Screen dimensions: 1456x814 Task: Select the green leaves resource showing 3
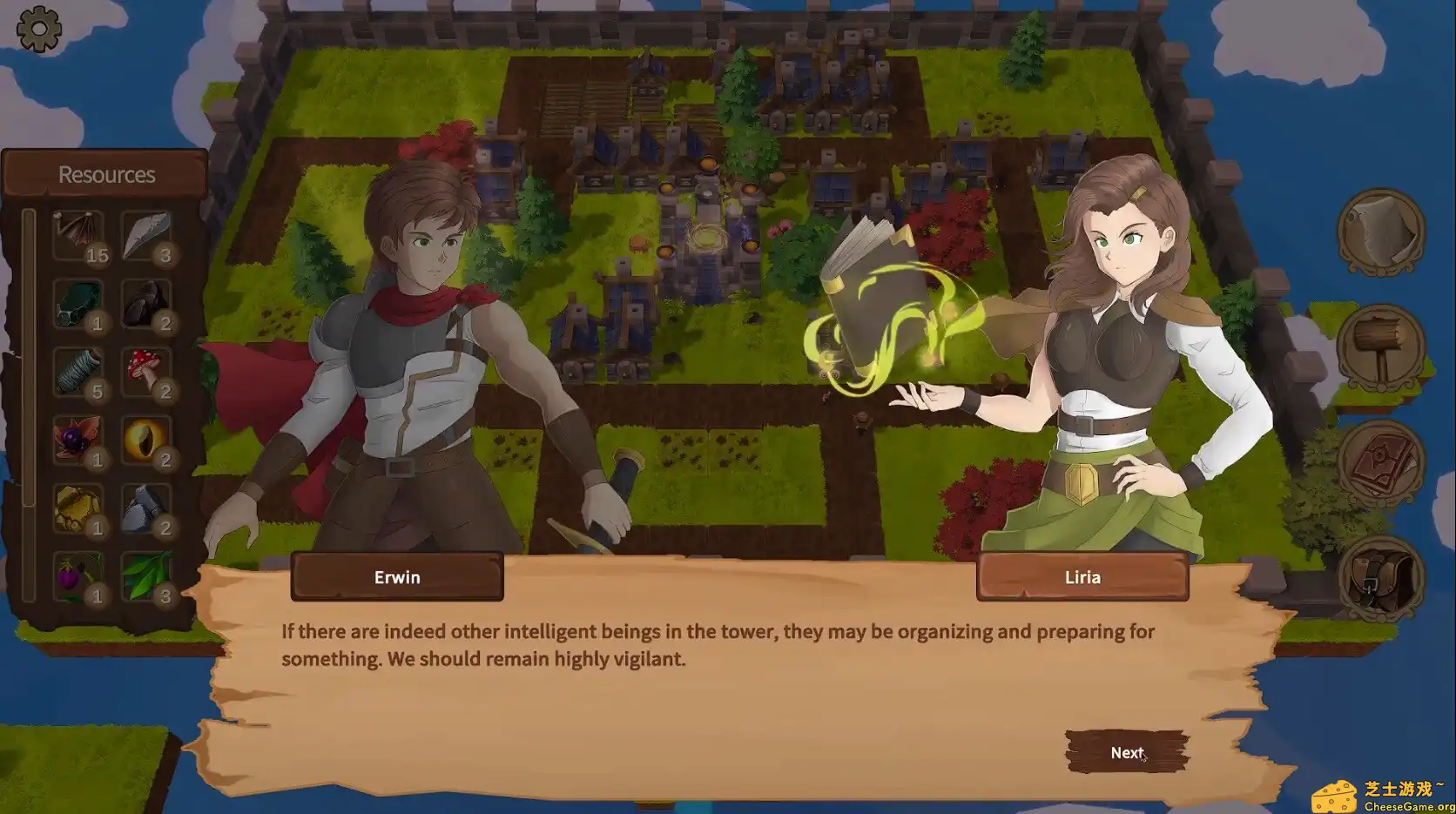pos(146,576)
